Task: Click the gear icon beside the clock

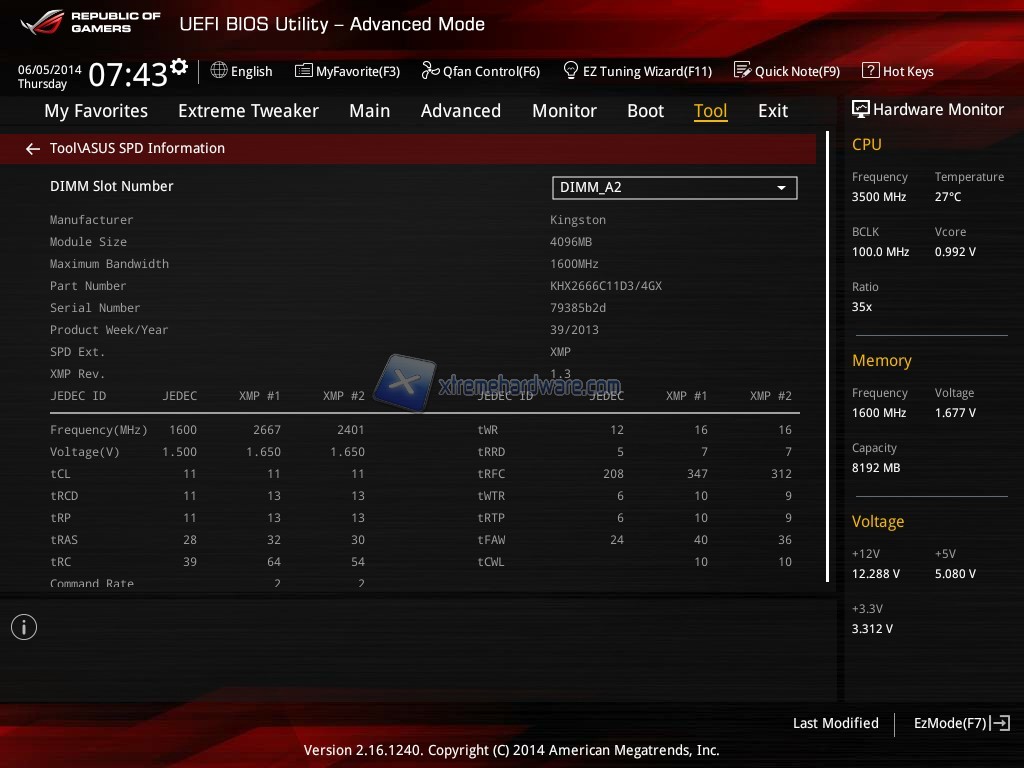Action: pos(179,67)
